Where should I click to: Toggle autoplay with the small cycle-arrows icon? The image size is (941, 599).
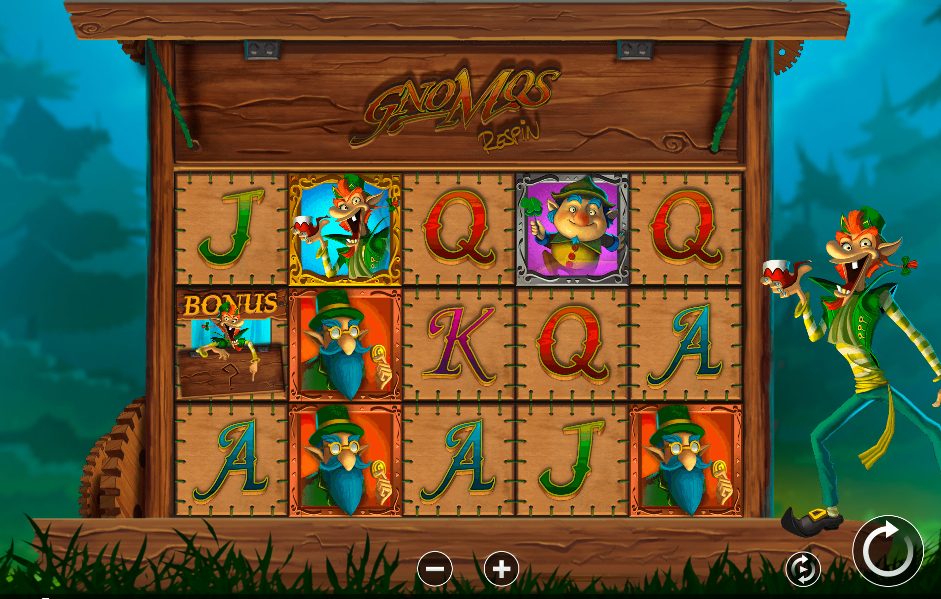coord(803,569)
